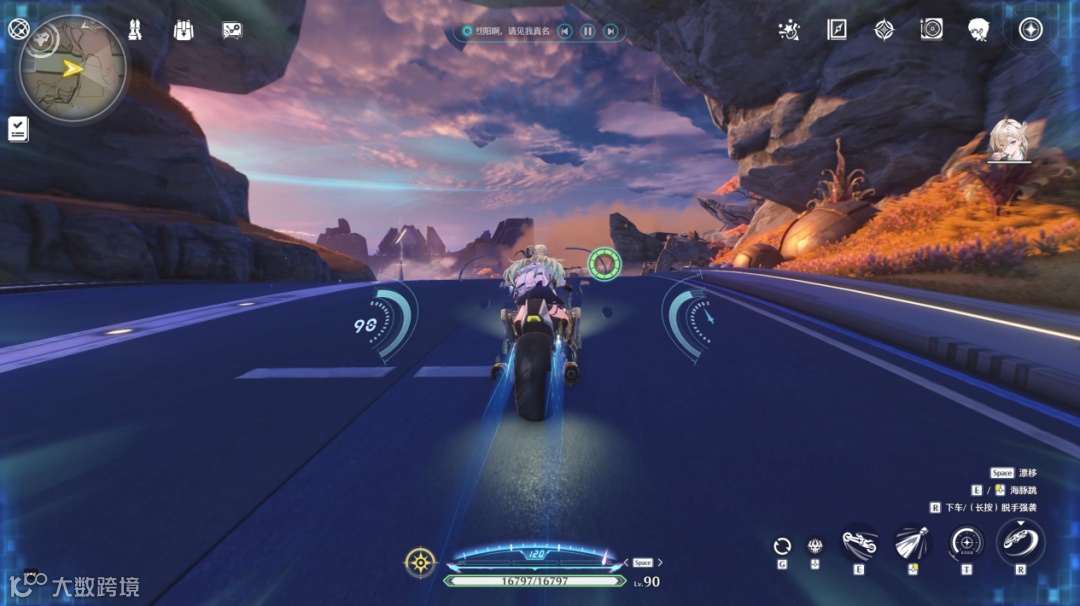
Task: Open the twin towers icon in the top bar
Action: click(134, 30)
